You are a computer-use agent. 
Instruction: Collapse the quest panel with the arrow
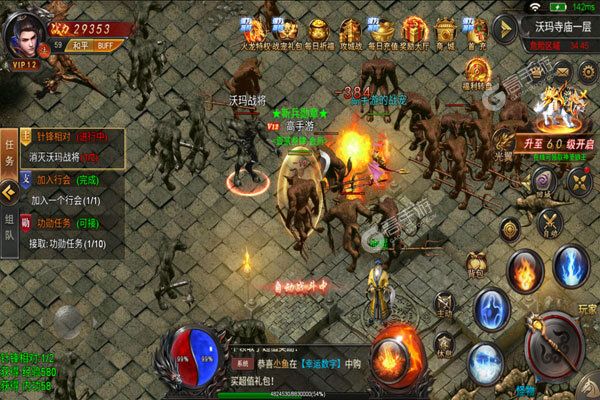(10, 190)
